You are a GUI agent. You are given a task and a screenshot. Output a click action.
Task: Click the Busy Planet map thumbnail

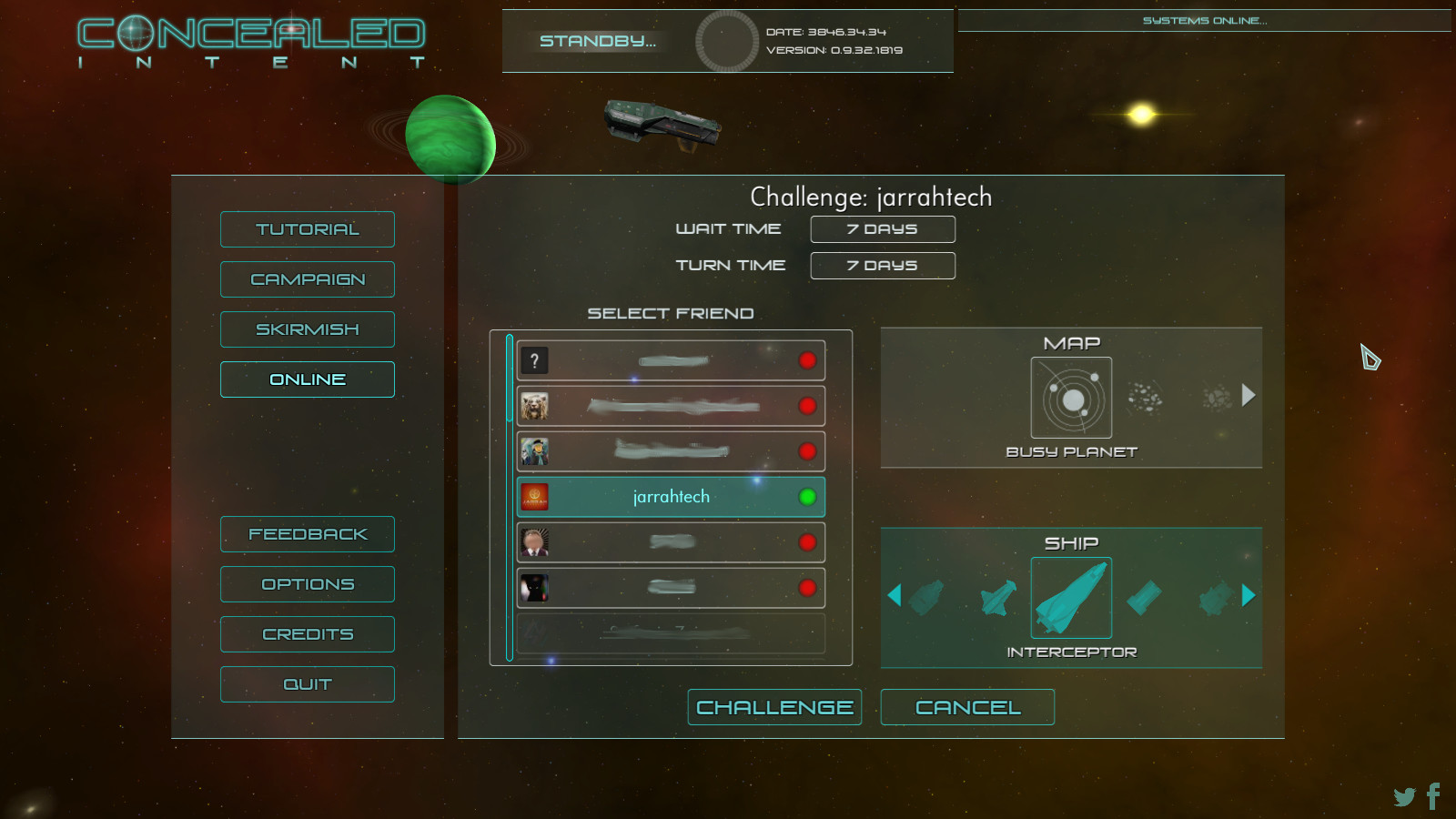1071,397
